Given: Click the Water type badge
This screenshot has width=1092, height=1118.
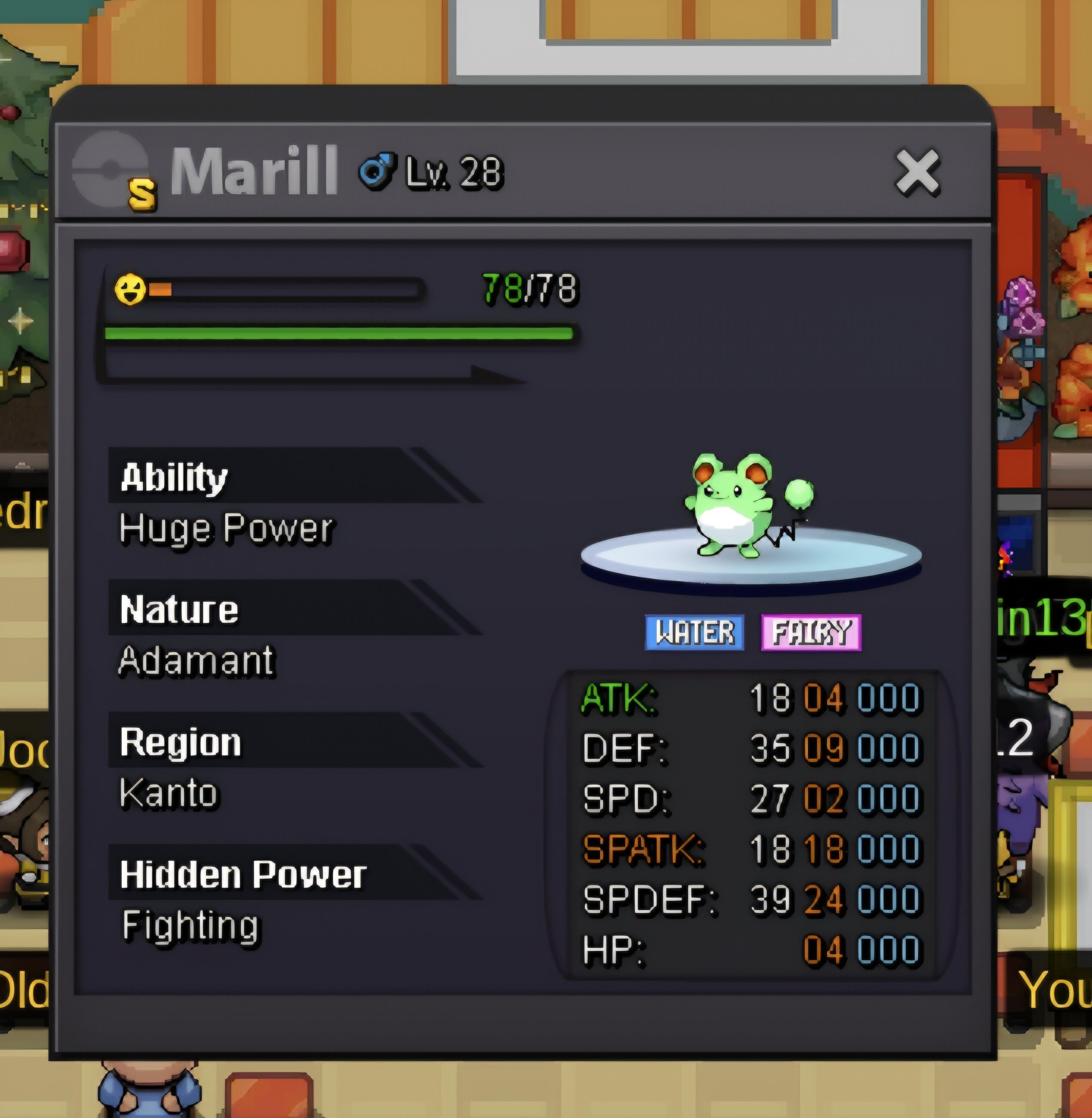Looking at the screenshot, I should (695, 632).
